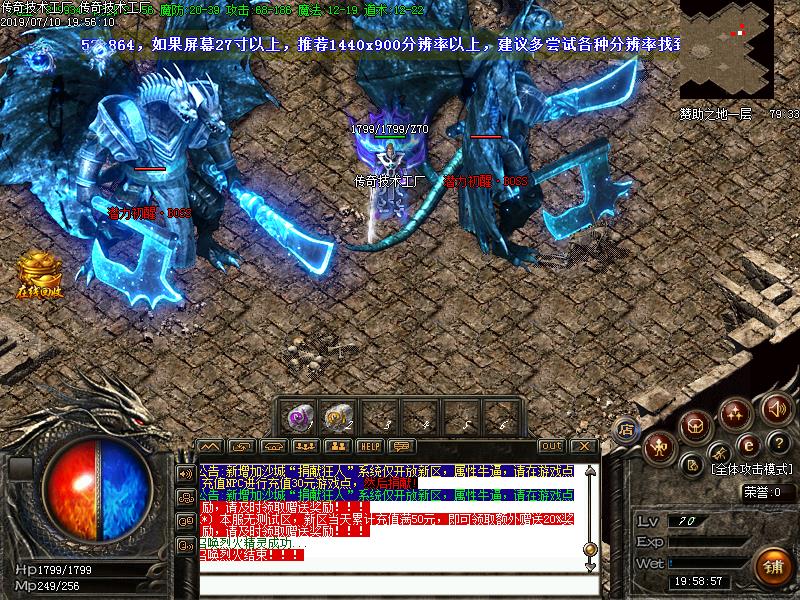Toggle sound with the speaker icon
The width and height of the screenshot is (800, 600).
tap(775, 408)
